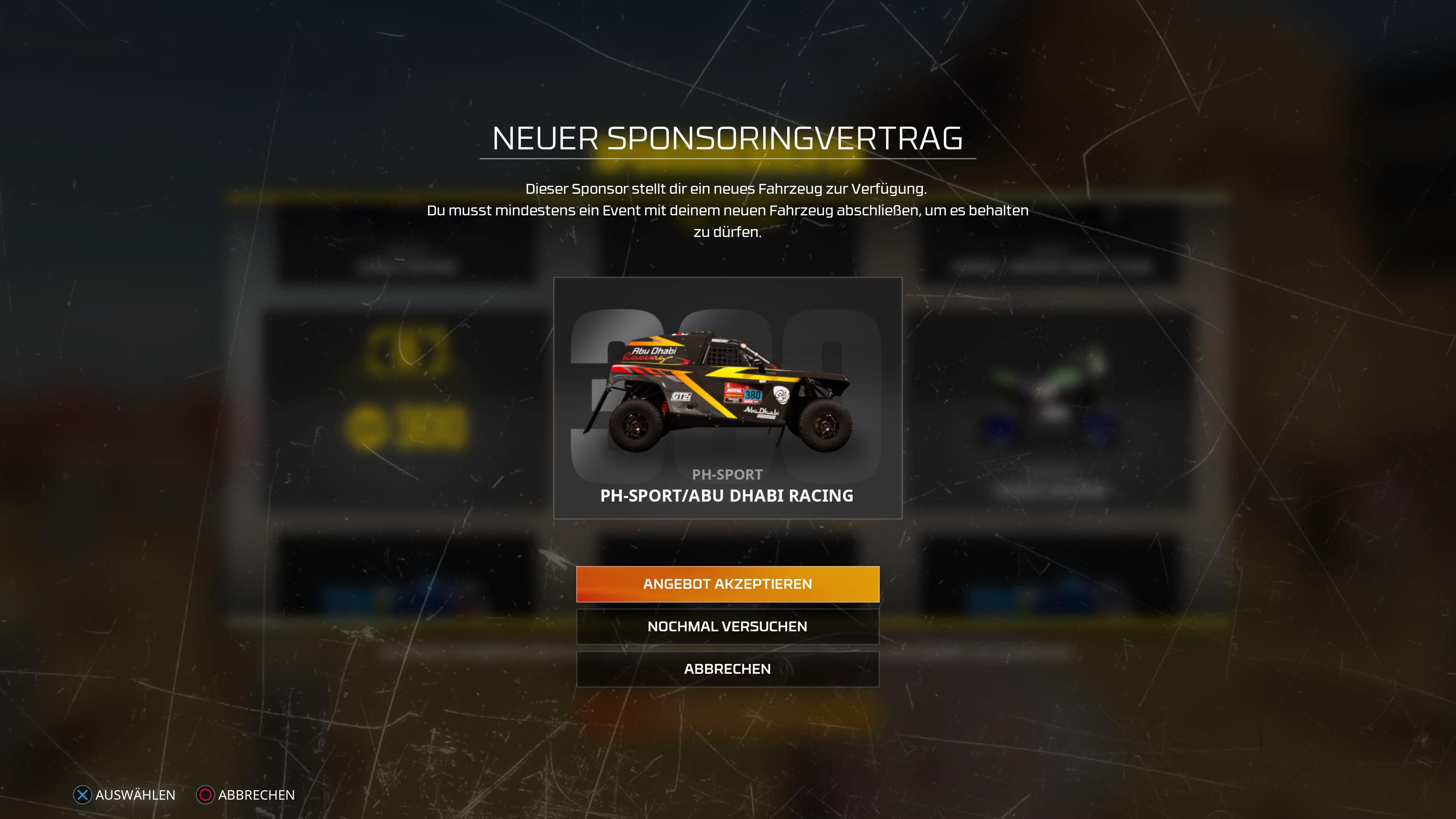Screen dimensions: 1456x819
Task: Click the ABBRECHEN prompt text at bottom
Action: pos(256,795)
